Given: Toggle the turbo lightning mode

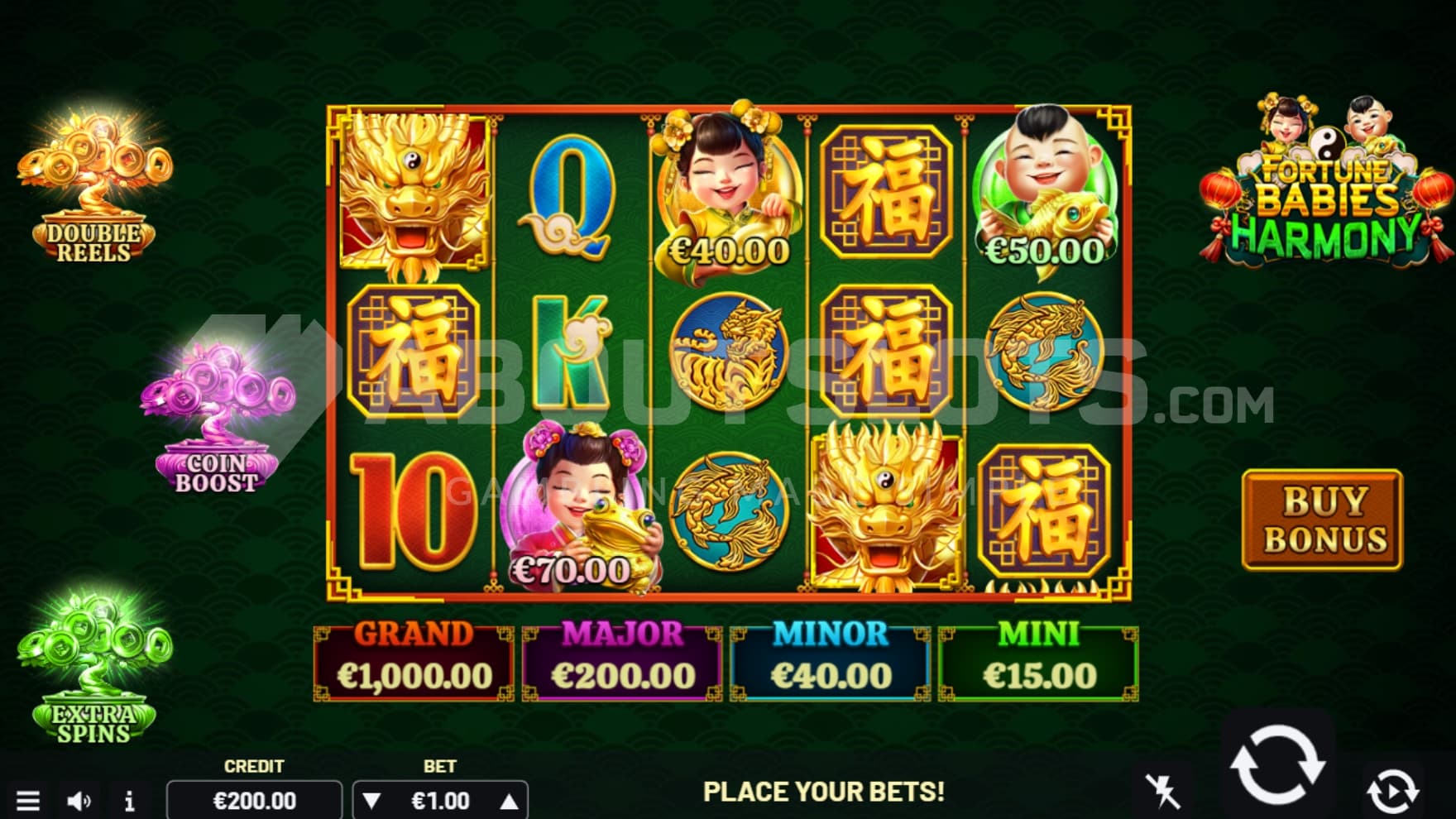Looking at the screenshot, I should [1163, 791].
